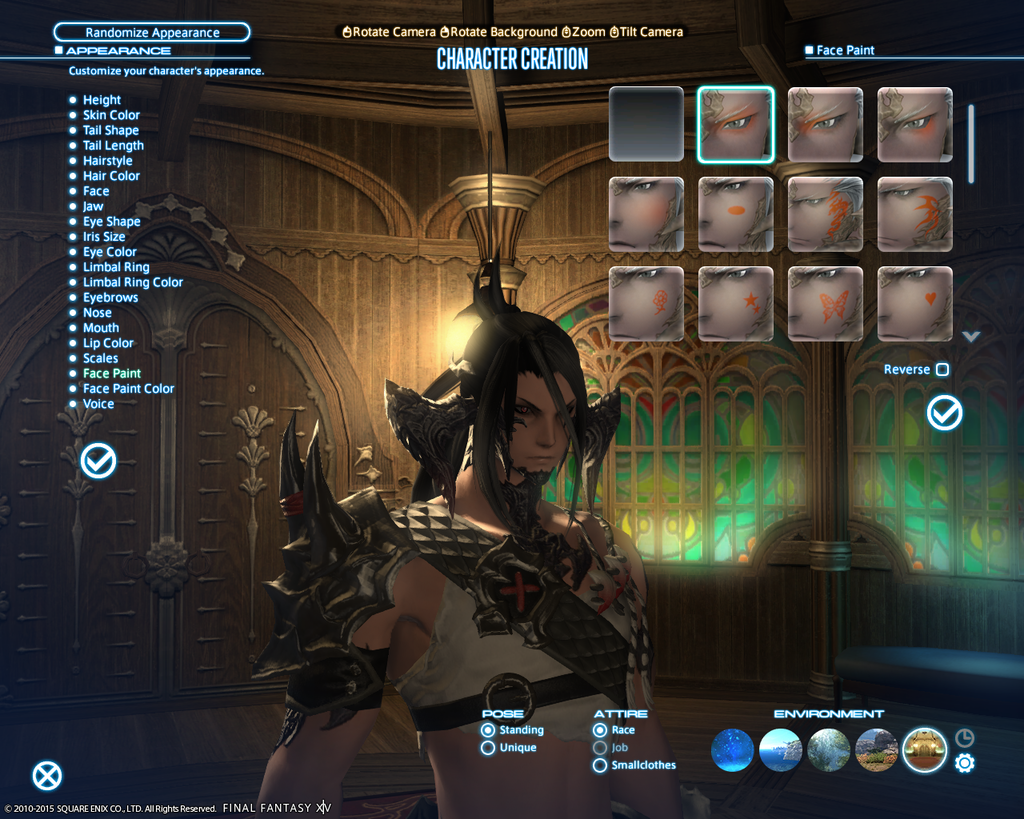1024x819 pixels.
Task: Choose the Eye Color option
Action: tap(109, 252)
